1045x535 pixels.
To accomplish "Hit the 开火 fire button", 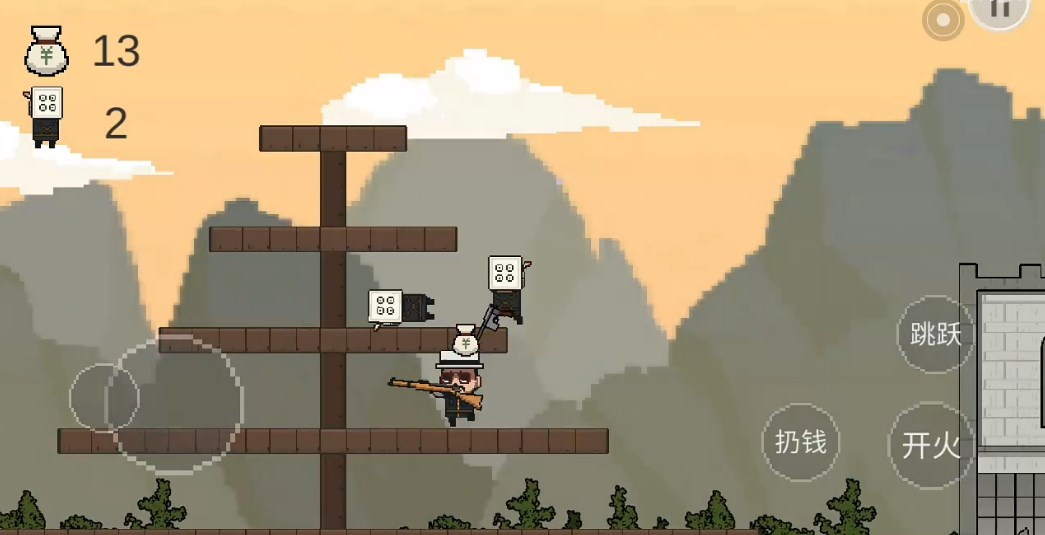I will click(930, 445).
